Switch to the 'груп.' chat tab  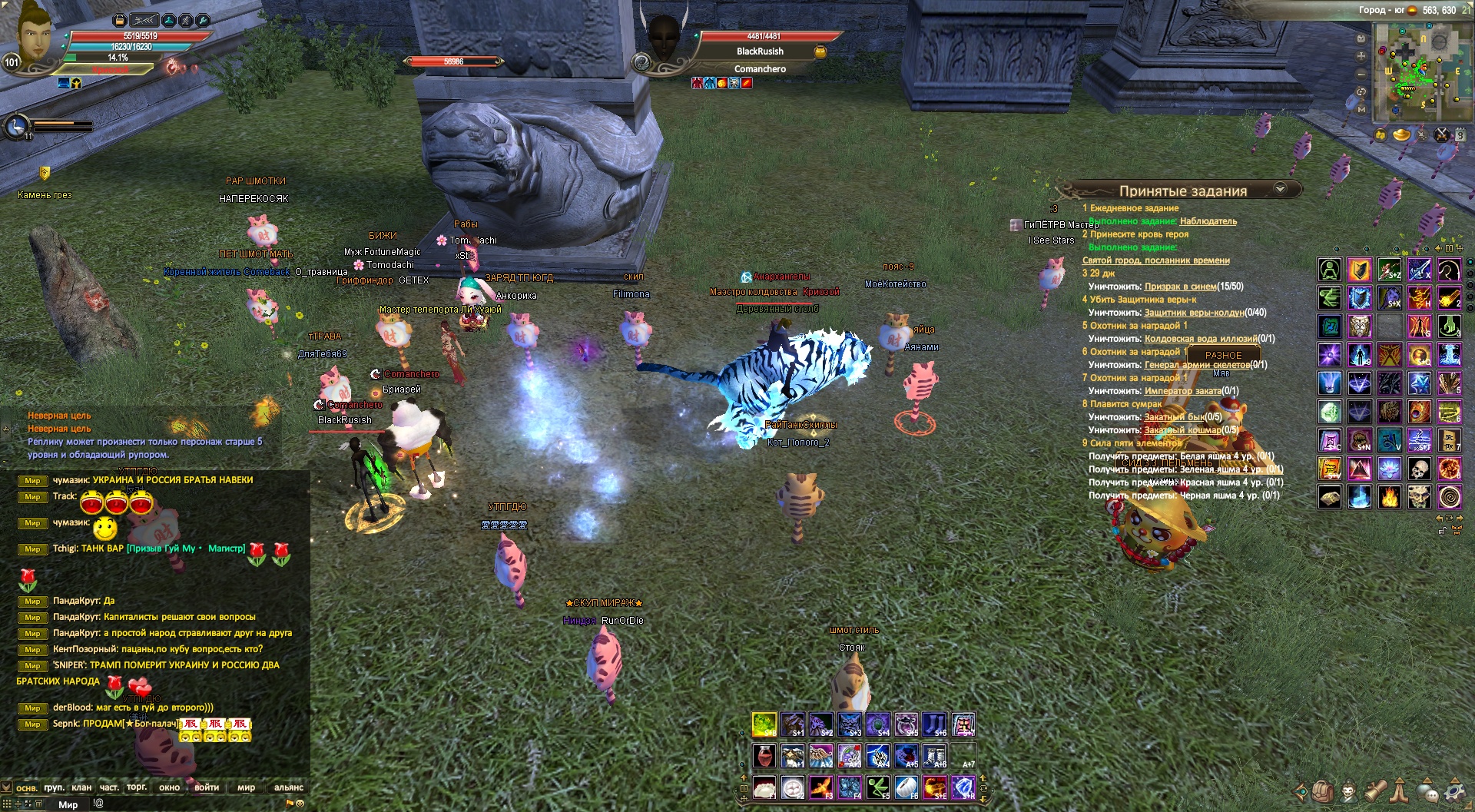(x=54, y=787)
